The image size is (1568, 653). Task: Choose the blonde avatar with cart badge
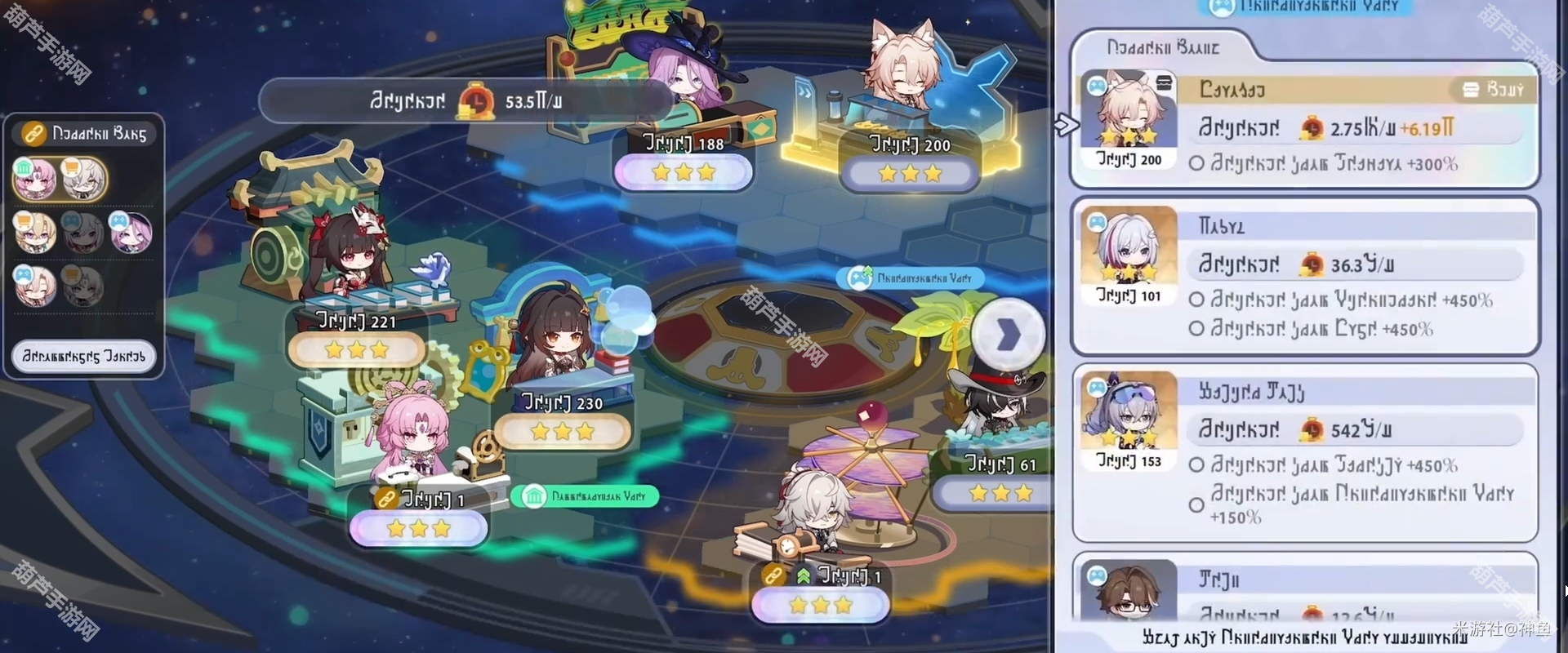36,233
